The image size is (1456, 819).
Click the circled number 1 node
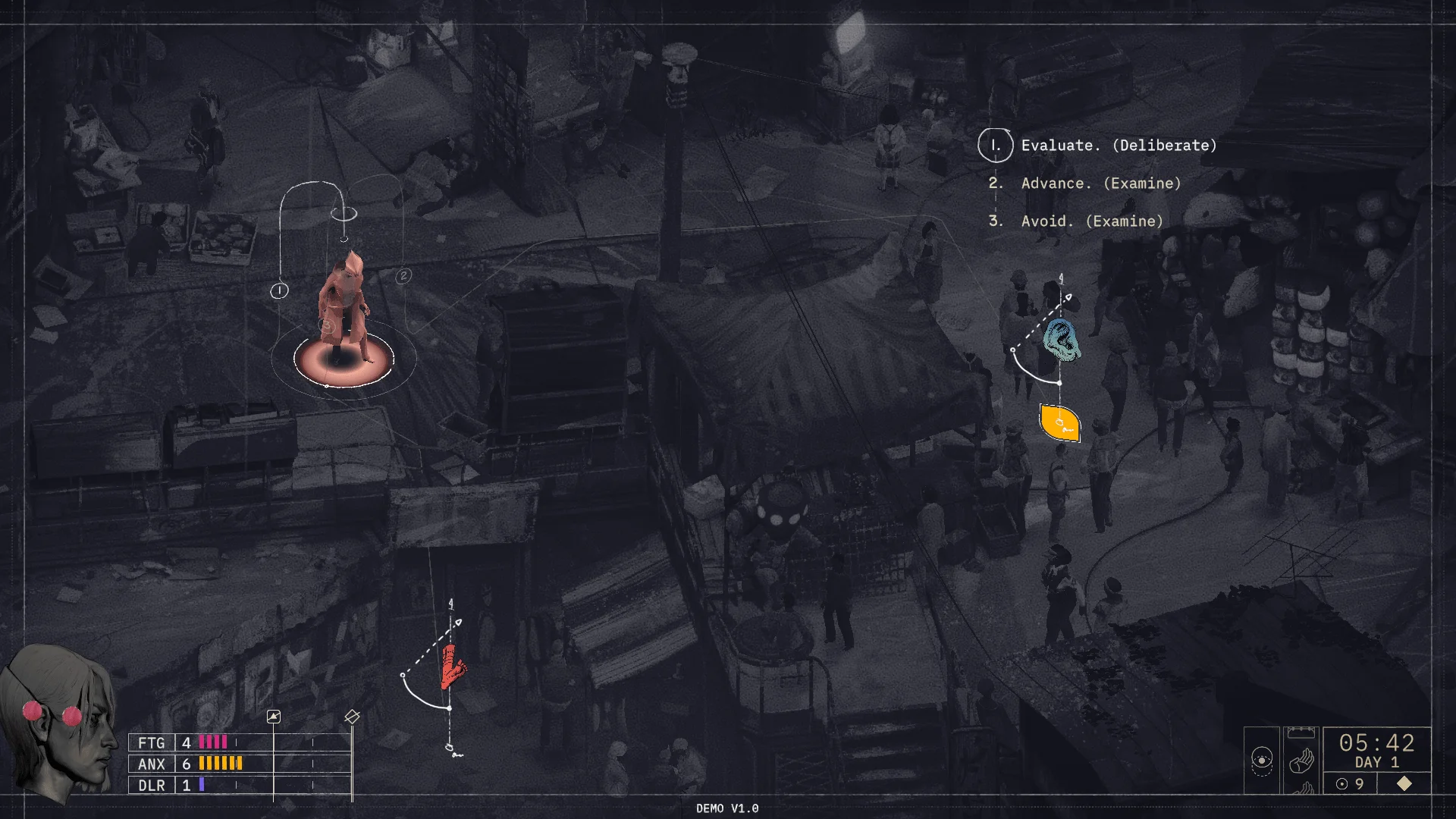pos(279,290)
